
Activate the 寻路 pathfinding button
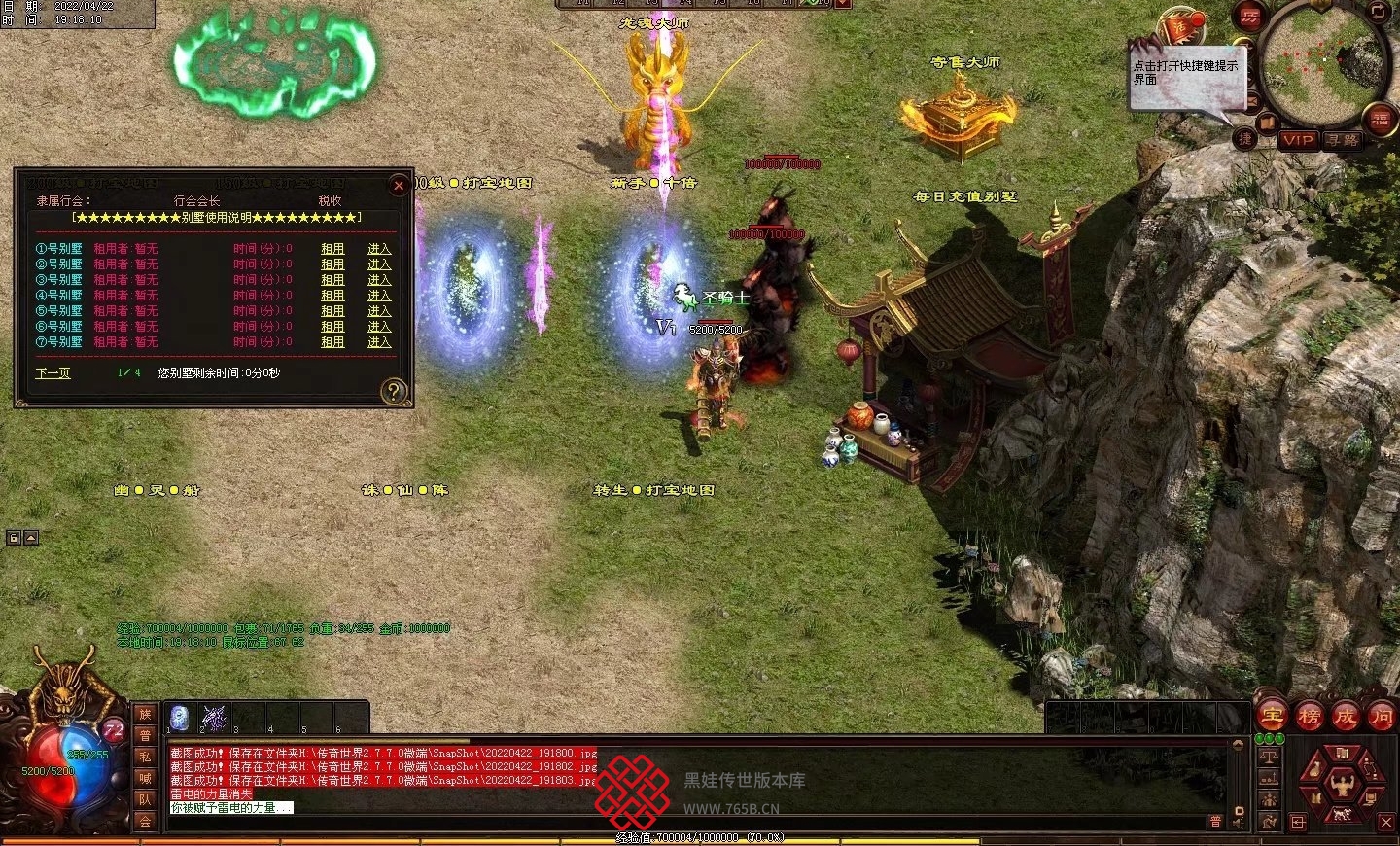coord(1343,140)
